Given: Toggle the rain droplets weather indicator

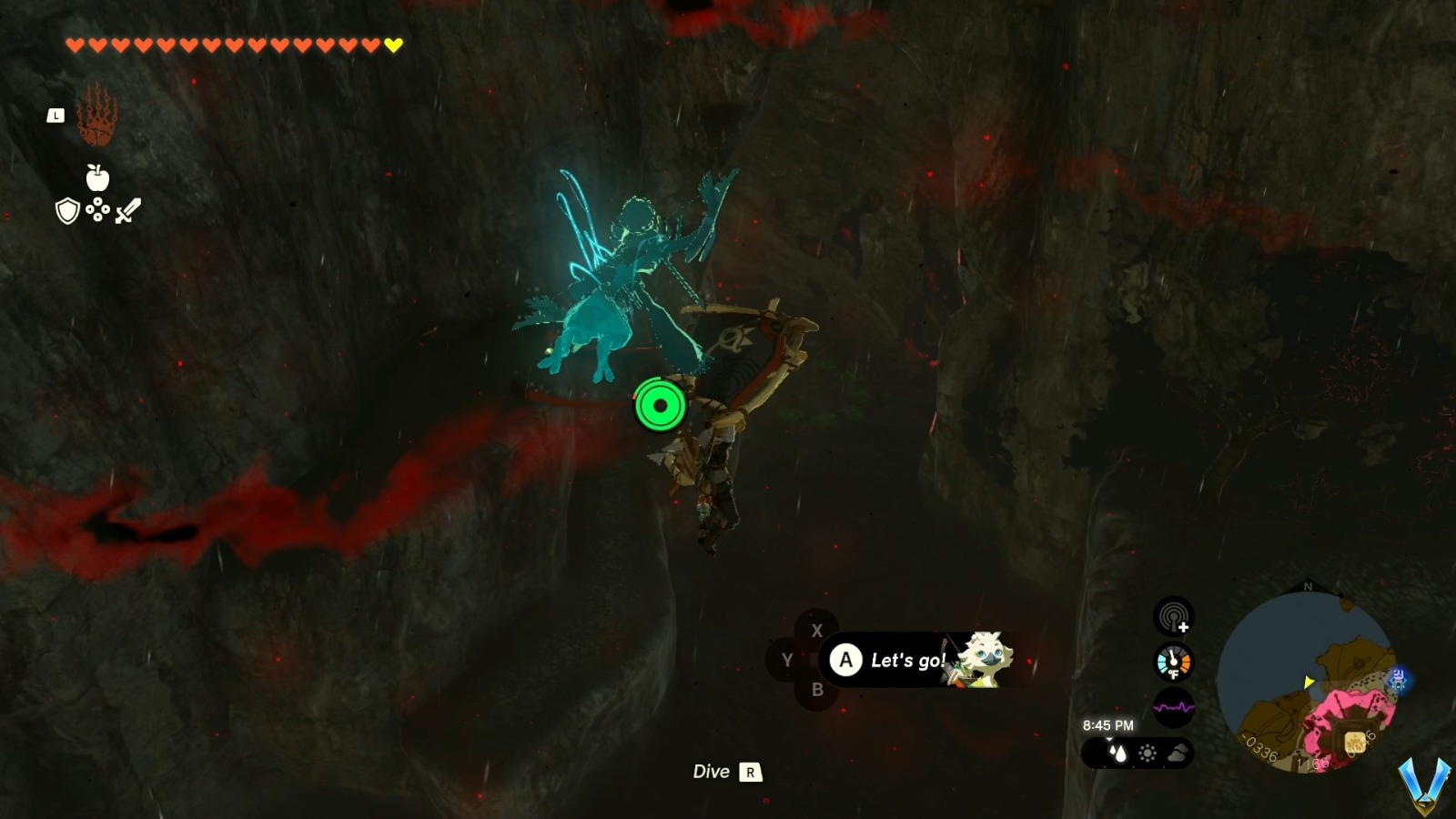Looking at the screenshot, I should coord(1118,753).
